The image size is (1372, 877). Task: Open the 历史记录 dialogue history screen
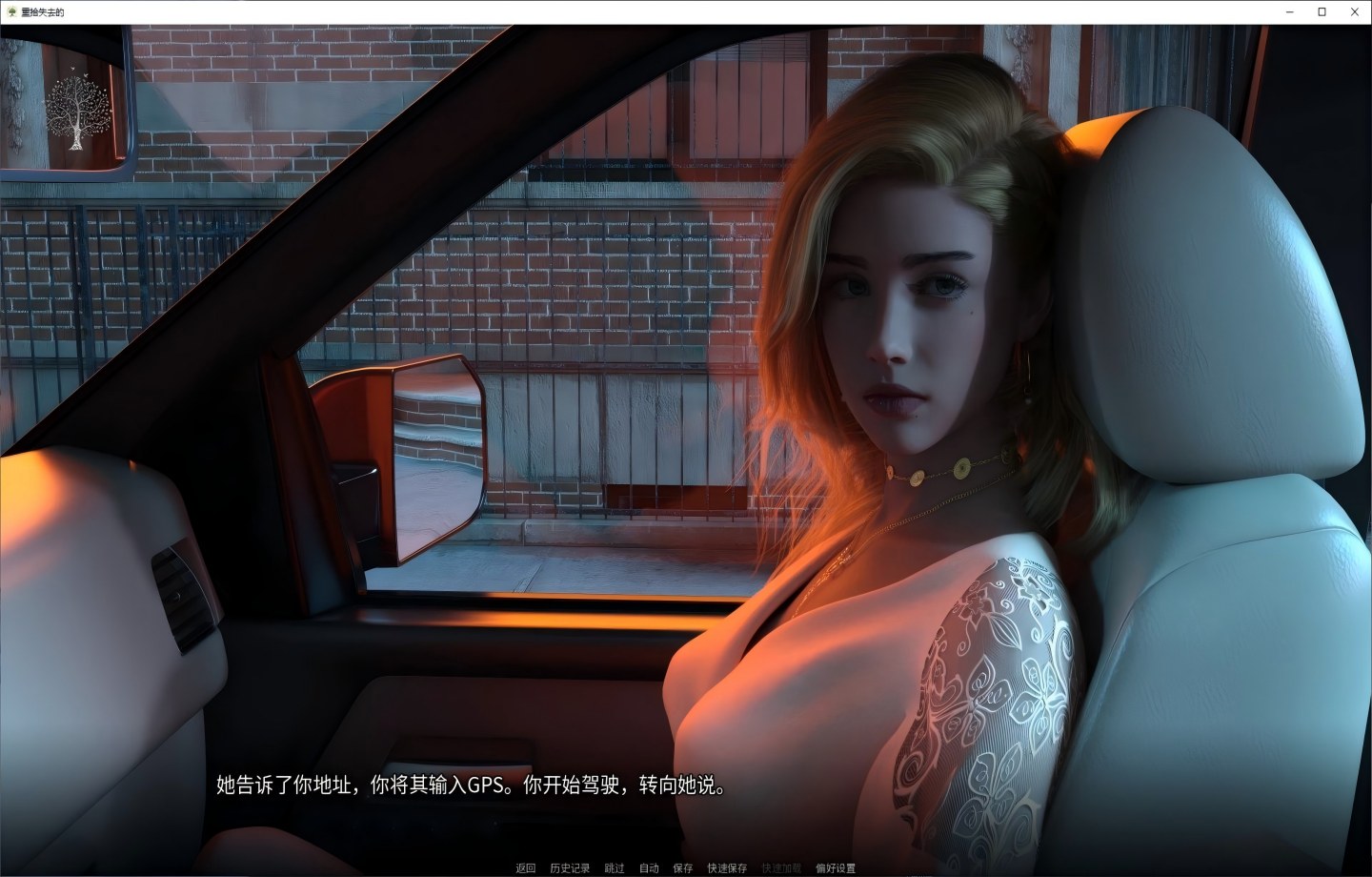click(x=568, y=868)
